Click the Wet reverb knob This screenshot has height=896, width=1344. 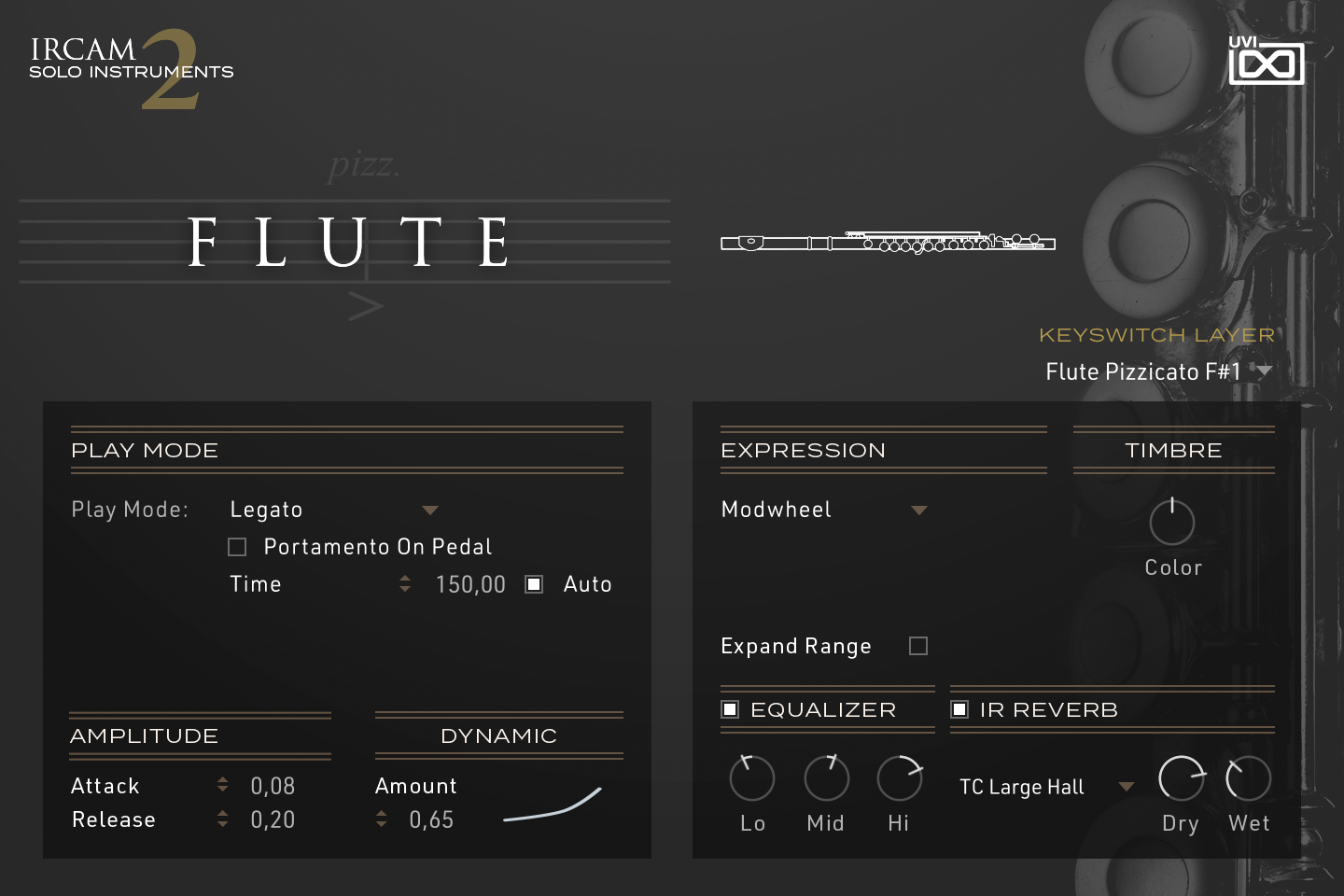point(1248,777)
